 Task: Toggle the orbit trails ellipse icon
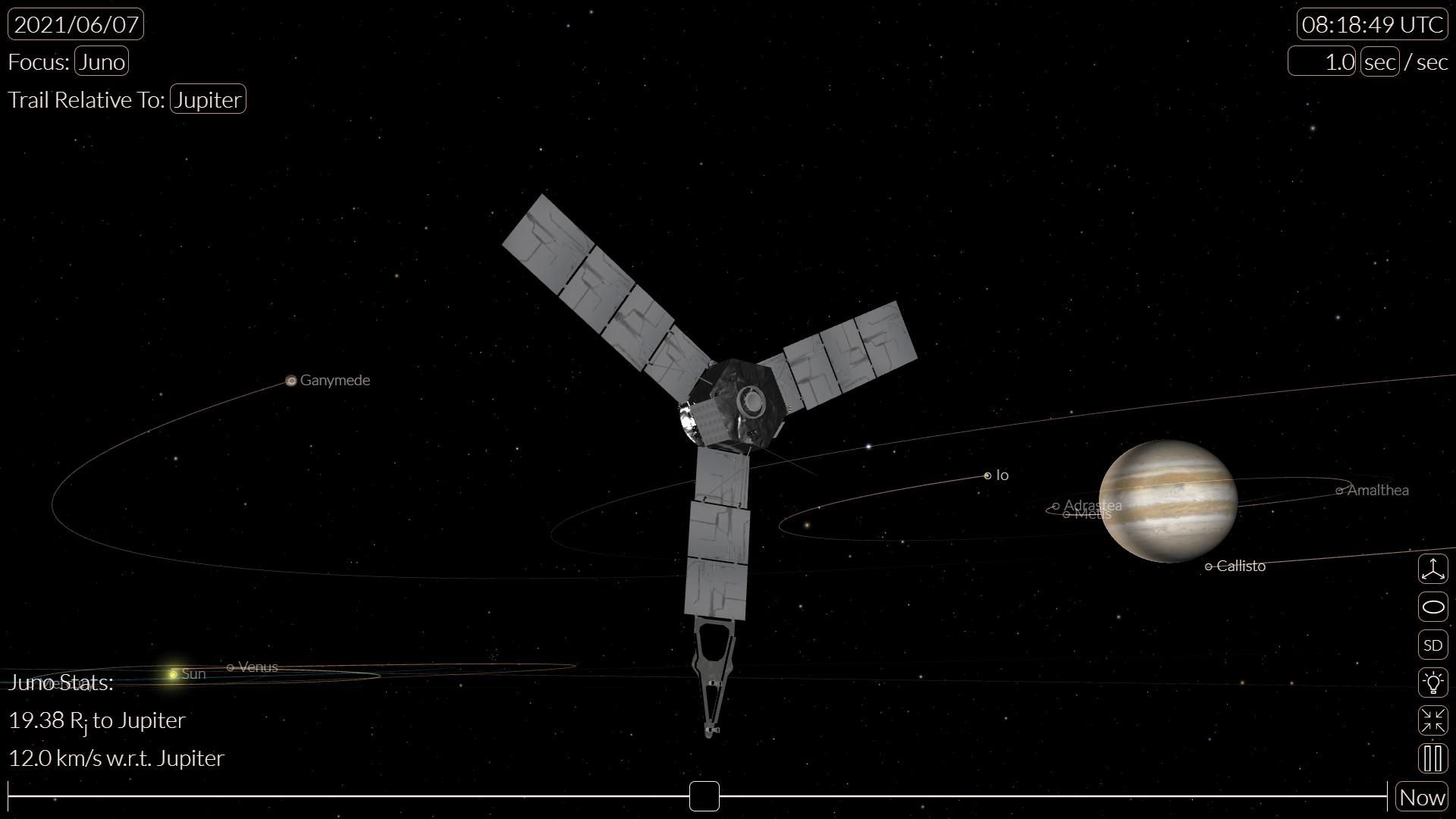1433,607
